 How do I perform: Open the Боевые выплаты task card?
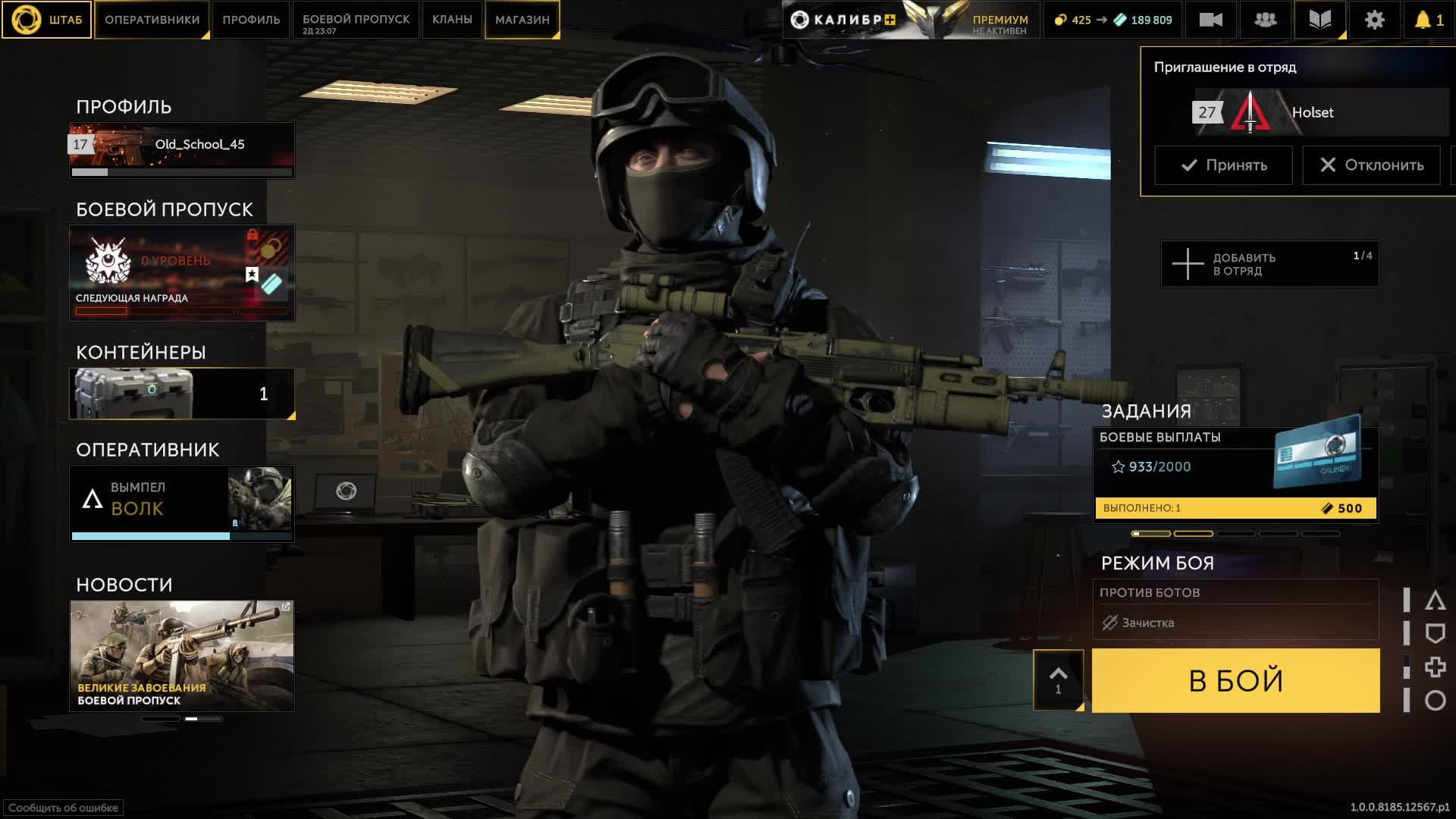1235,474
